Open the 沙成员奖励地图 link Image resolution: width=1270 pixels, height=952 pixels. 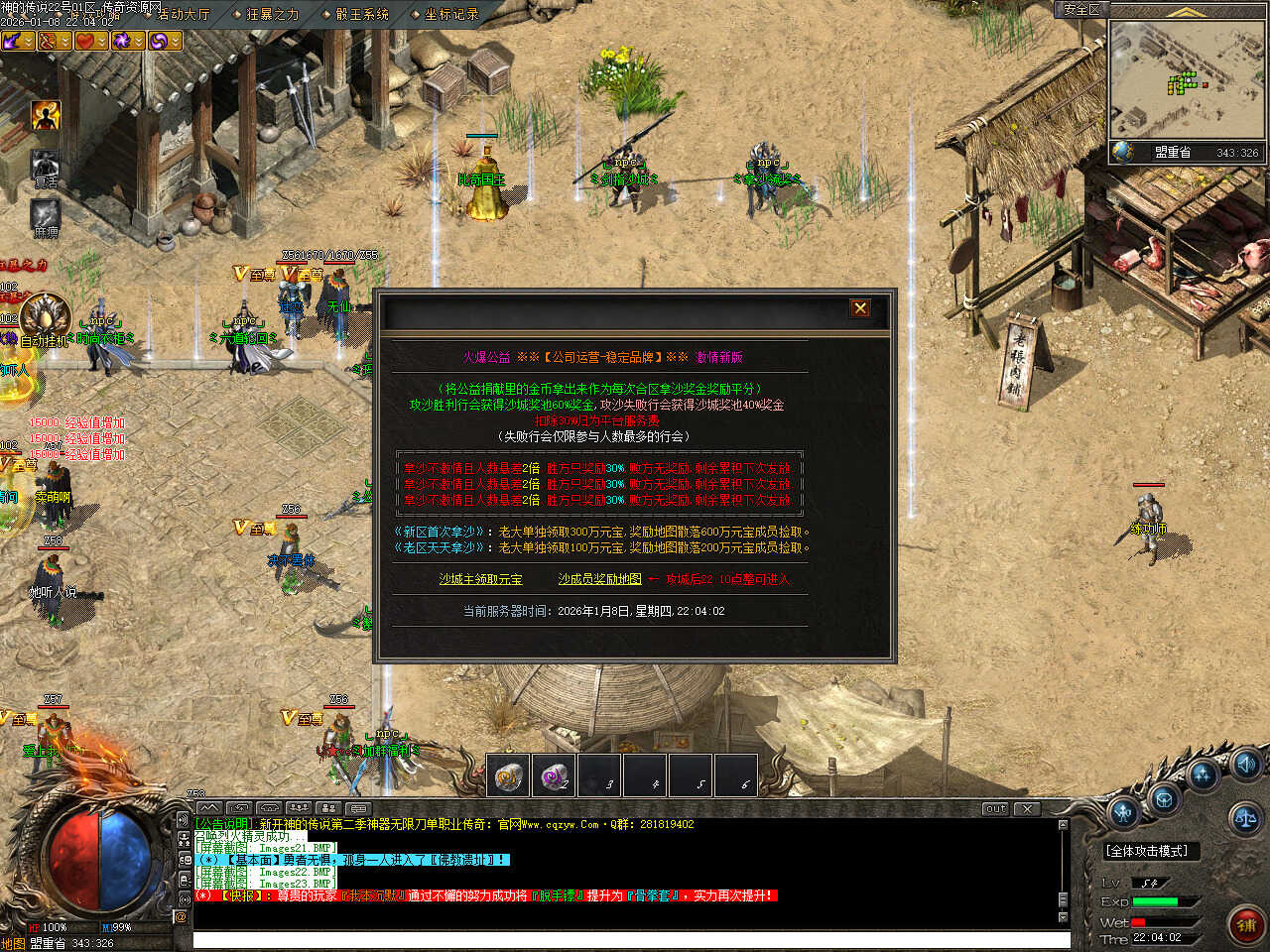pyautogui.click(x=599, y=579)
